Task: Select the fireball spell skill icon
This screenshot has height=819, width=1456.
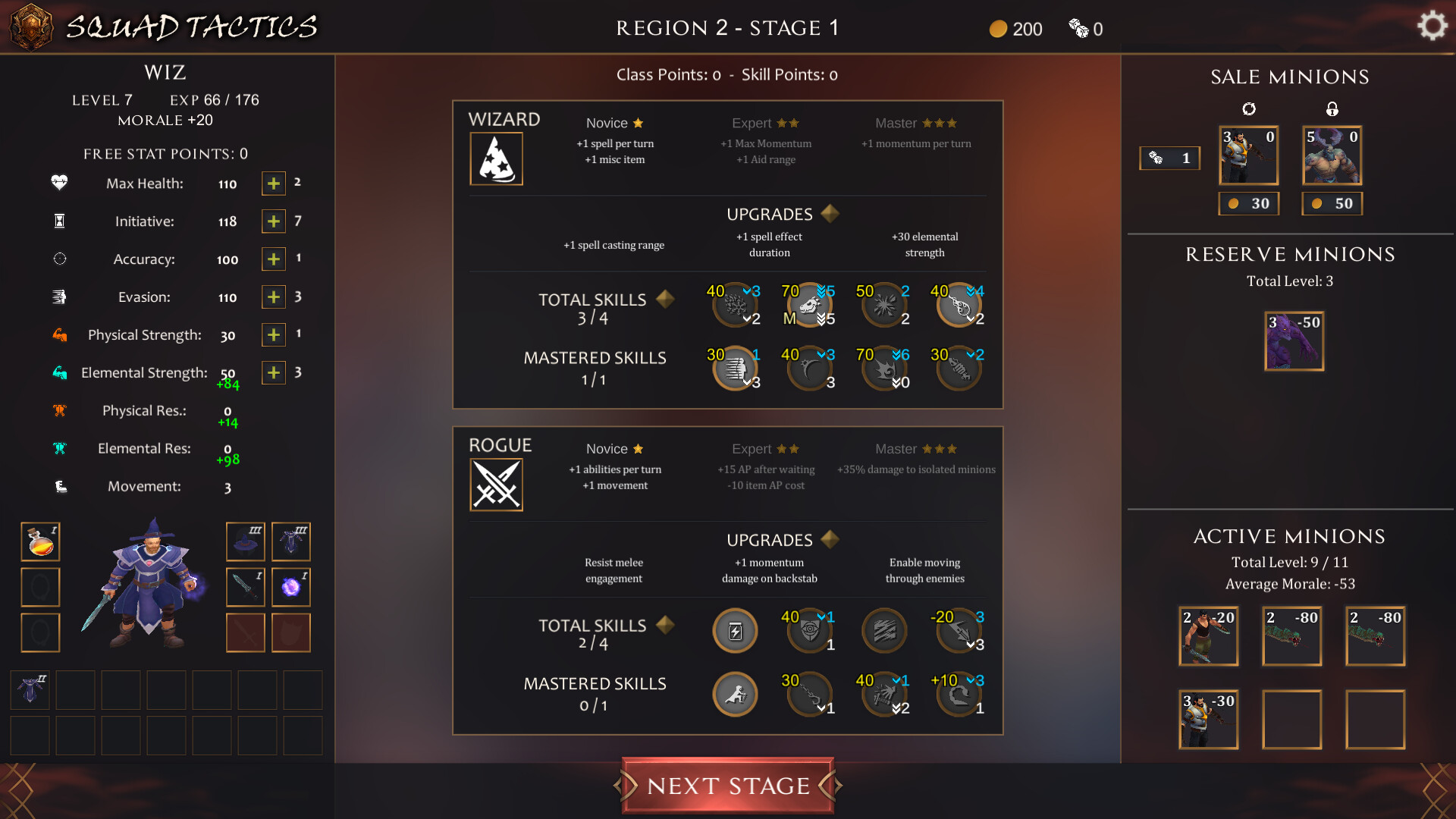Action: [883, 304]
